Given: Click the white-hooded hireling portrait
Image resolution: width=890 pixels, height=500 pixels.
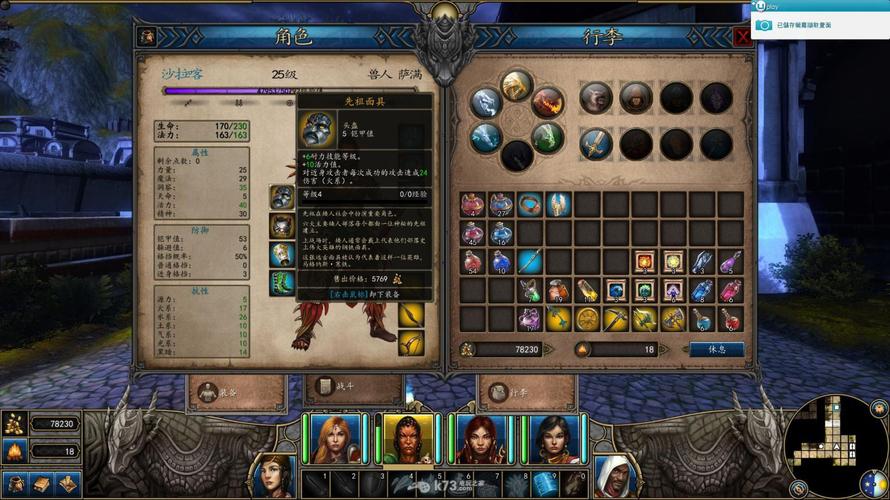Looking at the screenshot, I should pyautogui.click(x=612, y=476).
